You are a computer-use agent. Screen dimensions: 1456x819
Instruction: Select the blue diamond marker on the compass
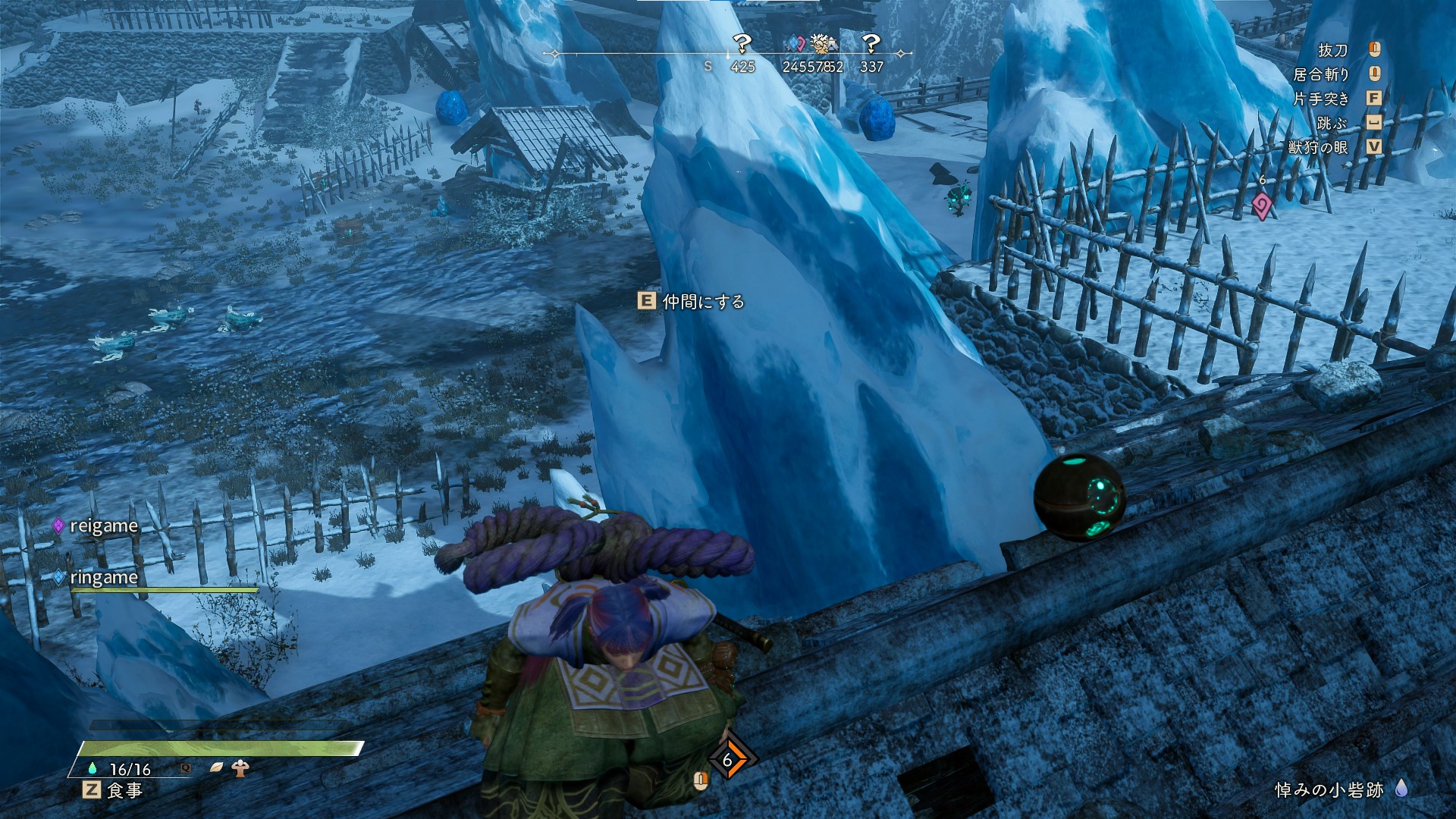click(x=795, y=43)
